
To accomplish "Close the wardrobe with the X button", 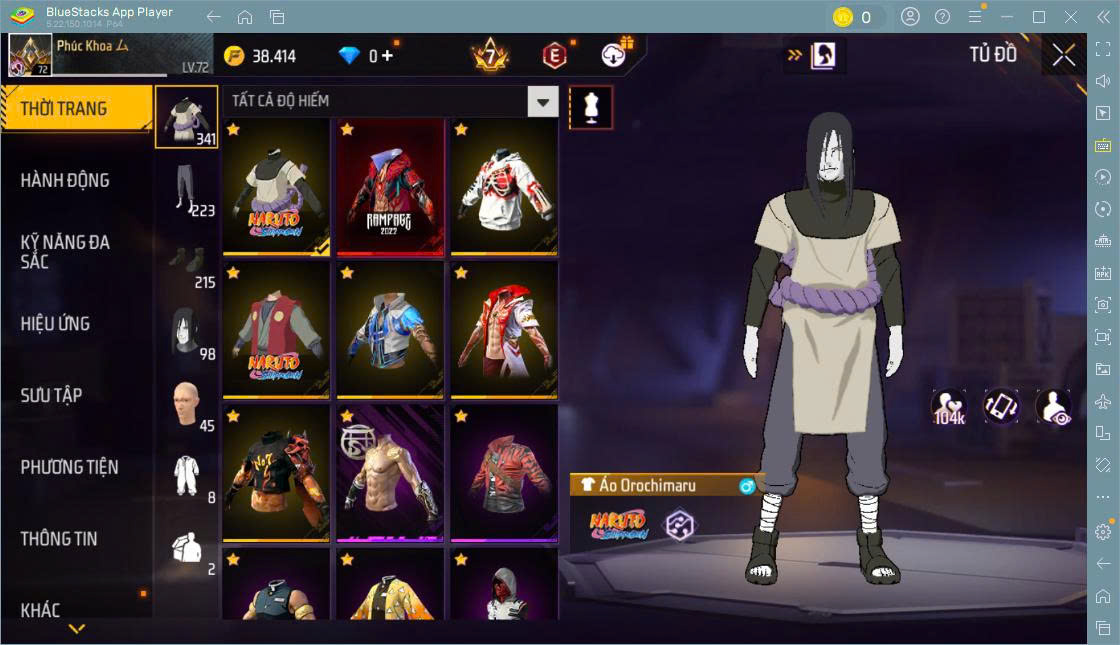I will click(1064, 56).
